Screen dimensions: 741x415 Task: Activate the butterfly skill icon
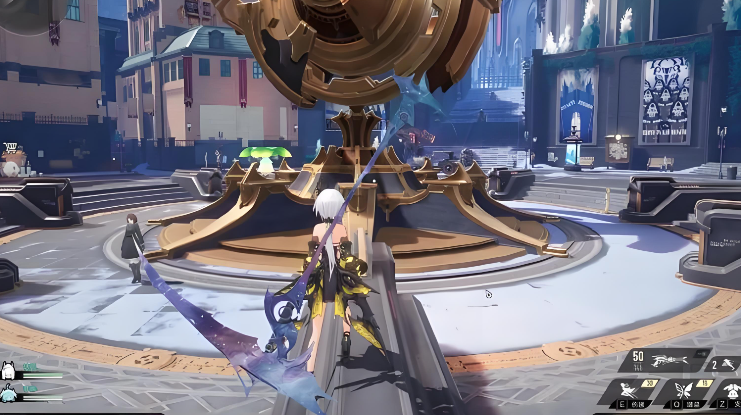pyautogui.click(x=685, y=391)
